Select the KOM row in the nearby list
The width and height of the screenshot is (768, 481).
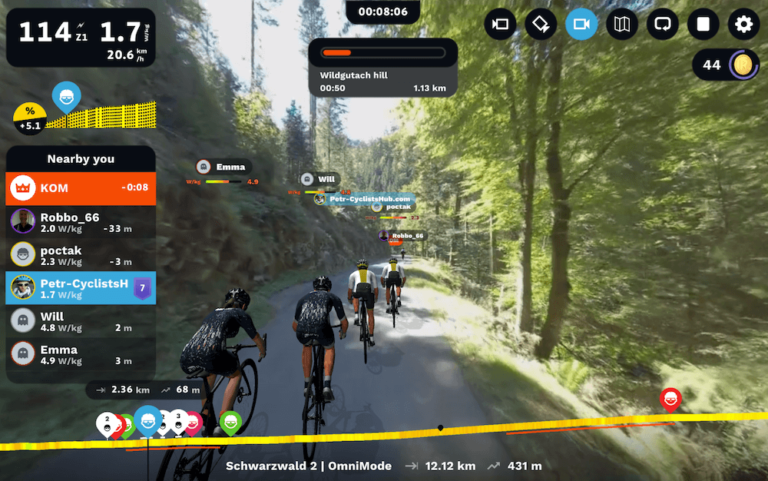point(81,187)
